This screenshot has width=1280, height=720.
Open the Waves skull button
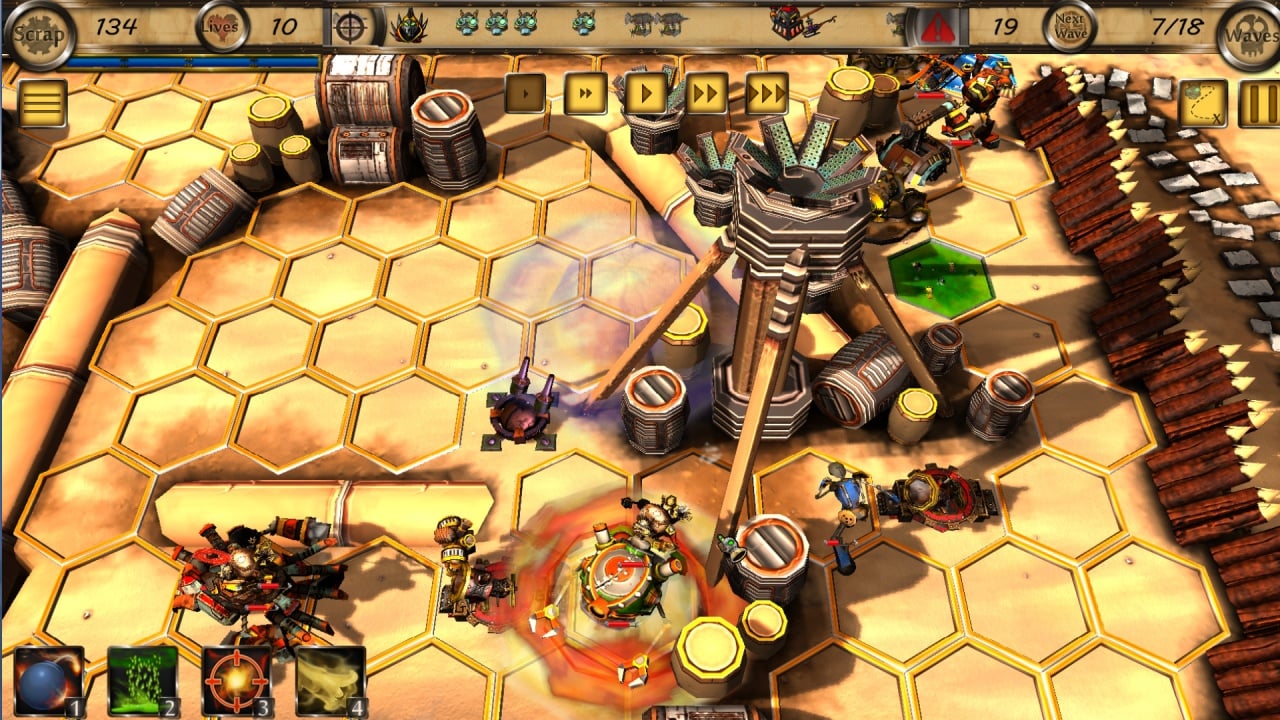coord(1247,32)
